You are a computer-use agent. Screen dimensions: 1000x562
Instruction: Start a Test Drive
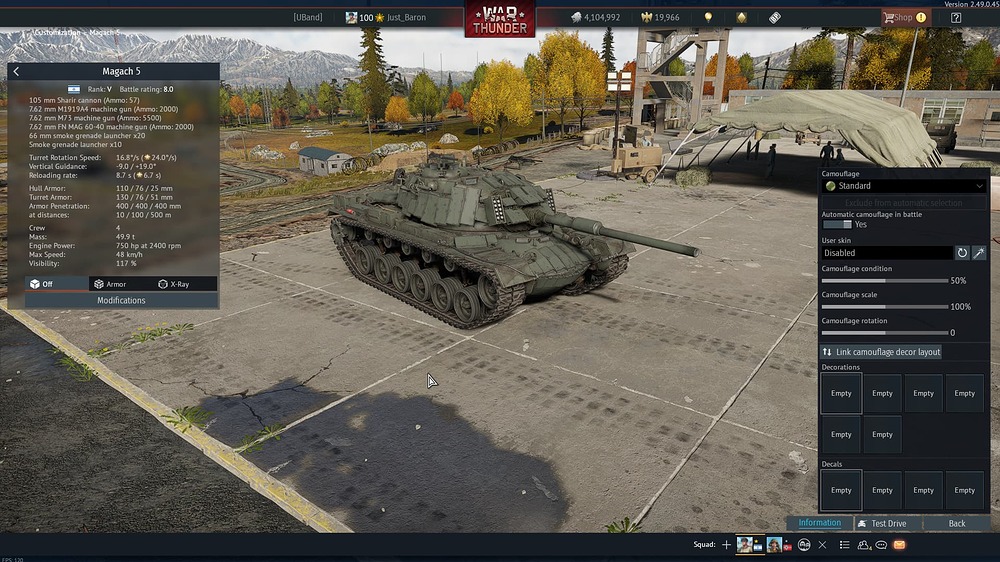click(x=888, y=523)
